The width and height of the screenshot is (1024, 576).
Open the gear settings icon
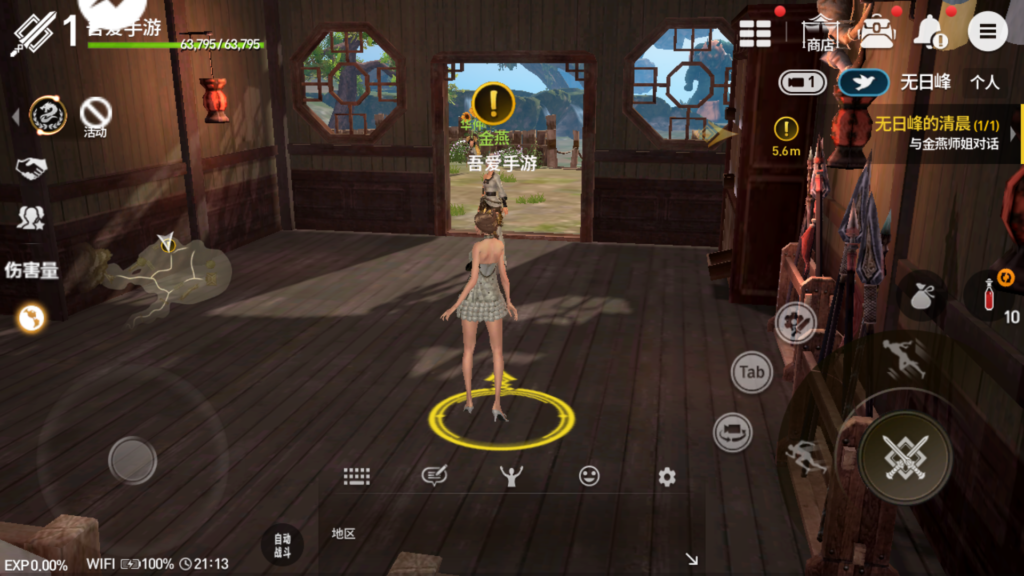click(x=667, y=477)
